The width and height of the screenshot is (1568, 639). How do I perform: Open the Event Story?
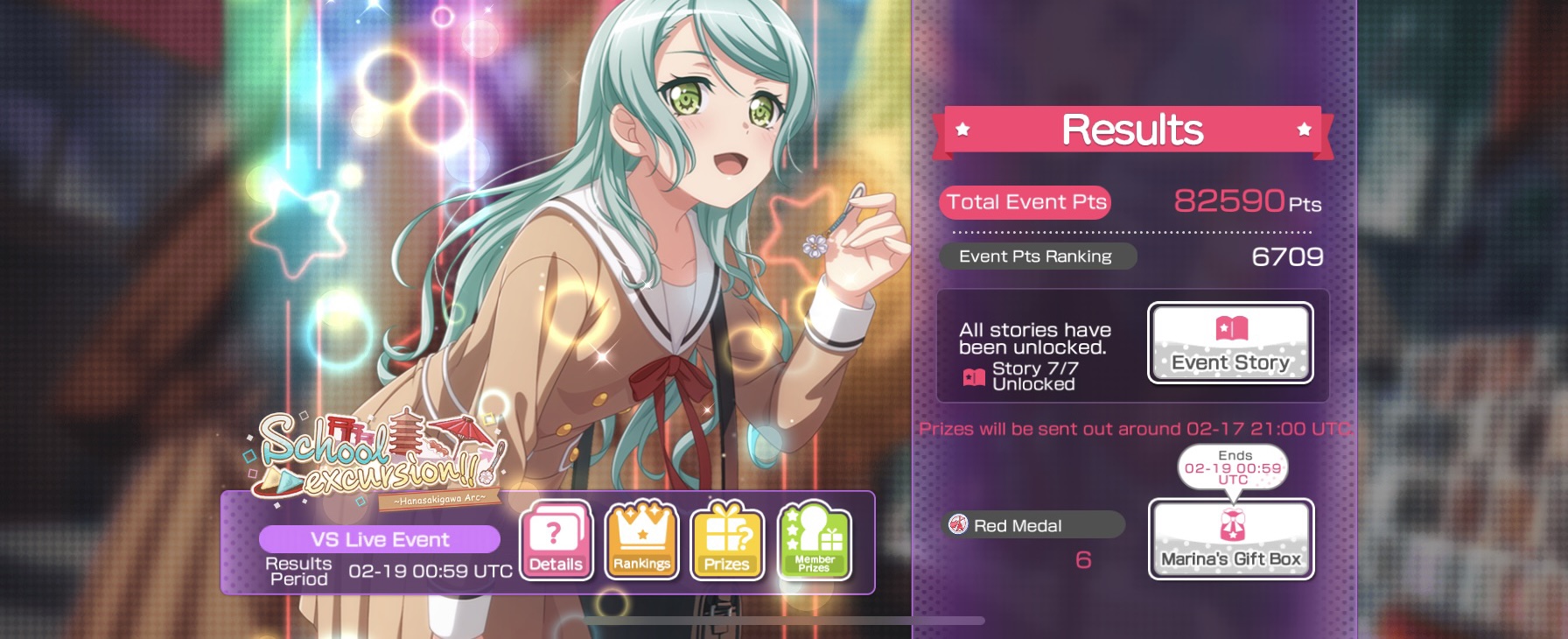pos(1230,343)
